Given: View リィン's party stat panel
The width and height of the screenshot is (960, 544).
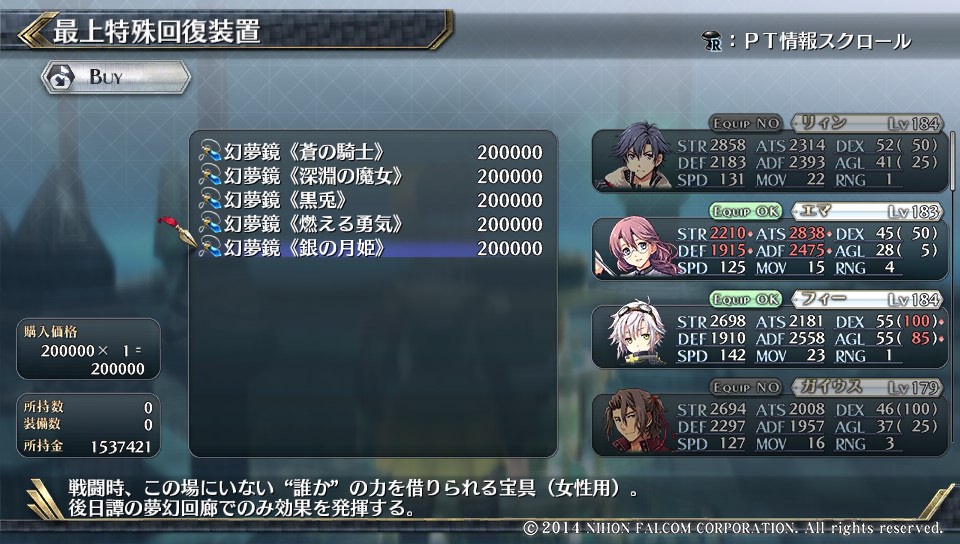Looking at the screenshot, I should (x=768, y=158).
